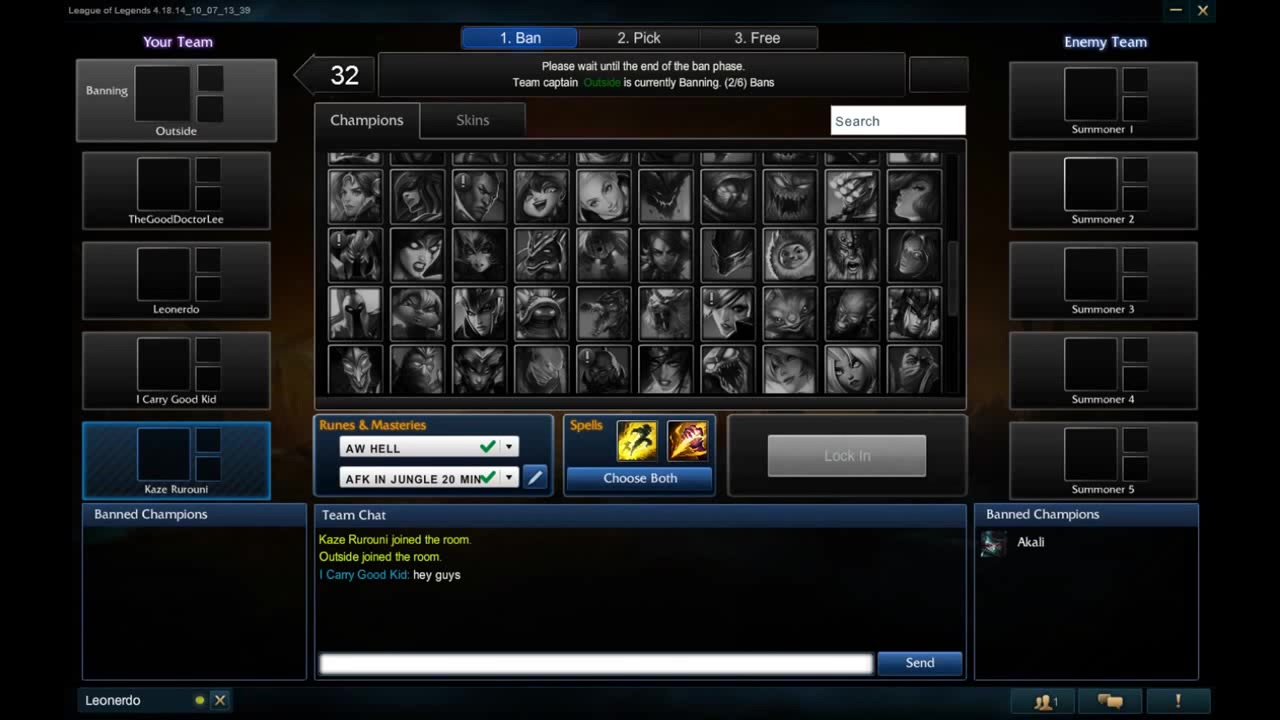Send your message with the Send button

pos(918,662)
